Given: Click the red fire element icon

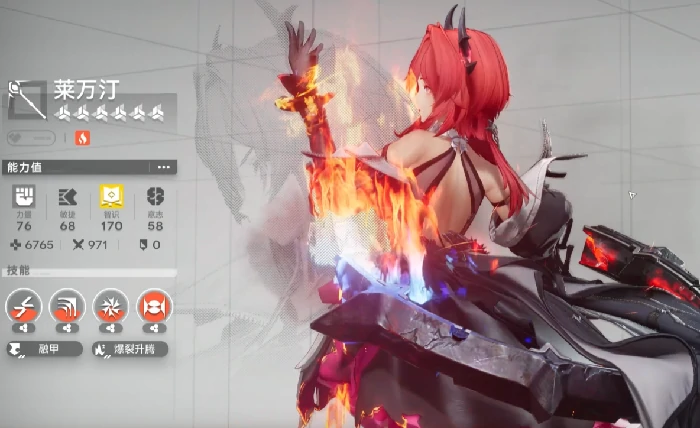Looking at the screenshot, I should 82,138.
